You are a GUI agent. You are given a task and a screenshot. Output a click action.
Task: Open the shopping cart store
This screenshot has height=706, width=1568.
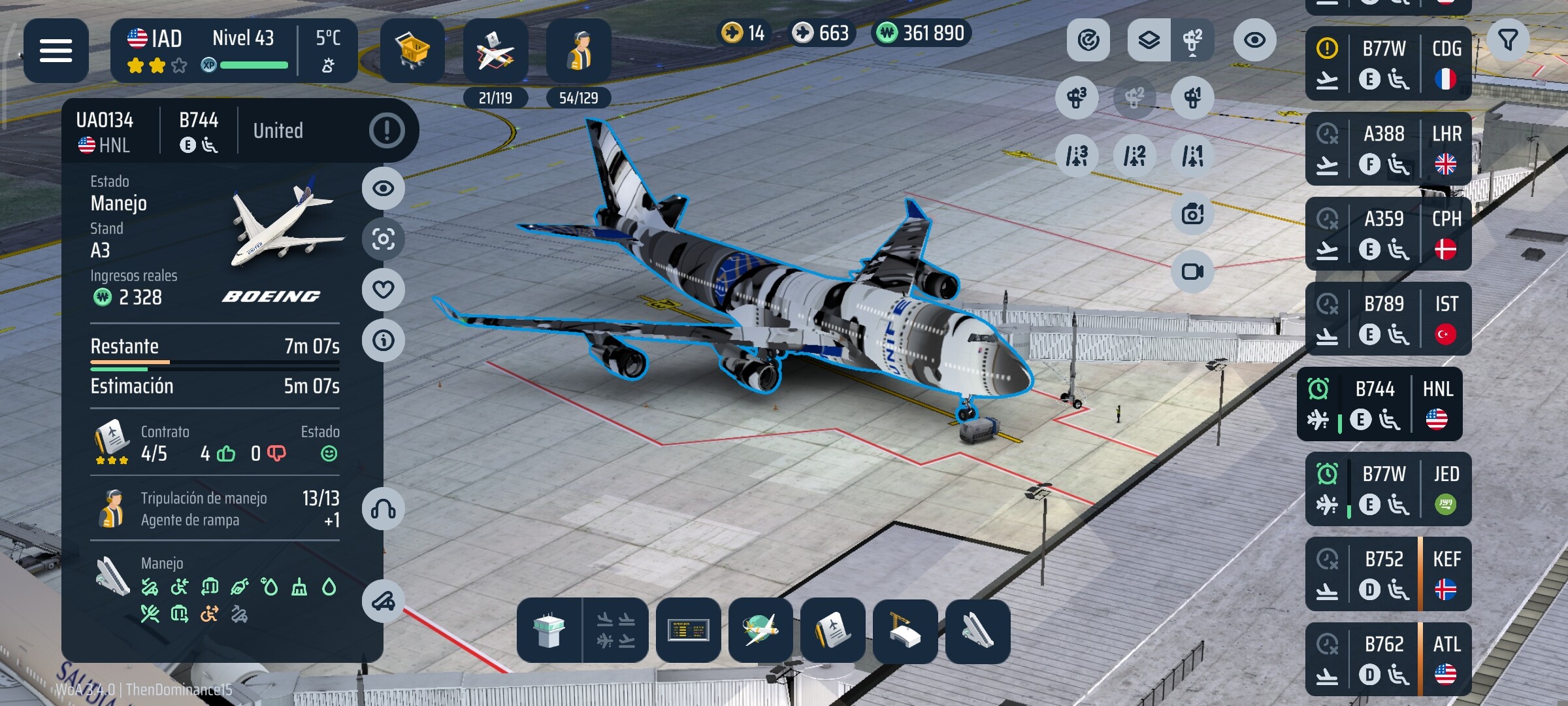pyautogui.click(x=412, y=50)
